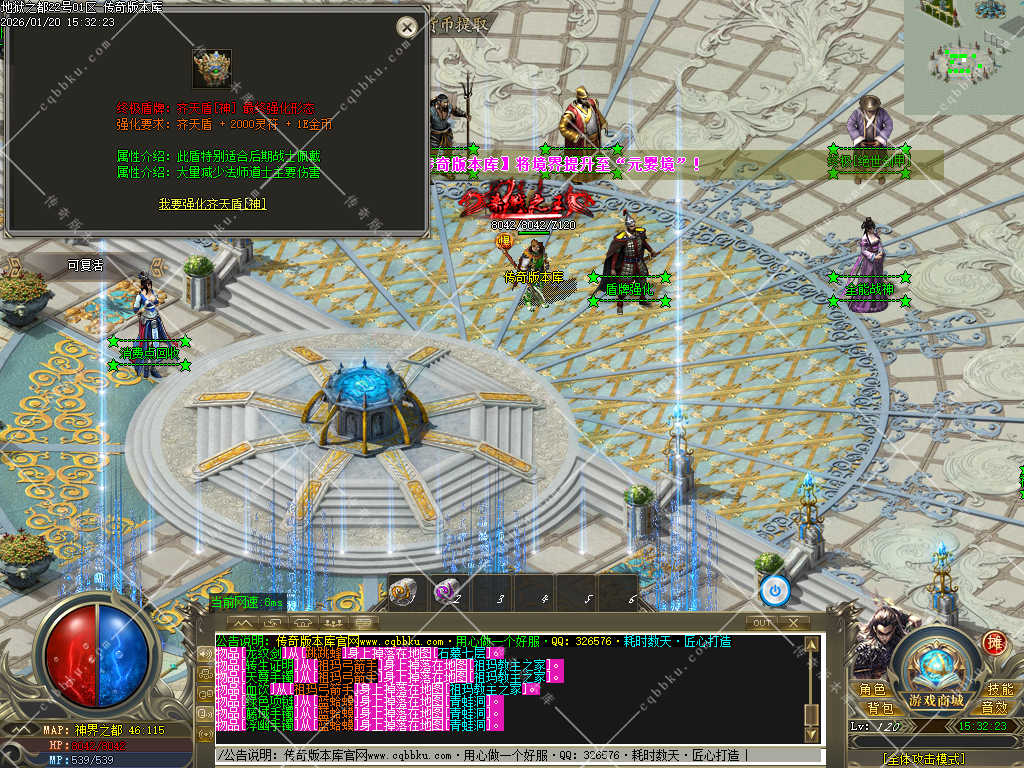This screenshot has height=768, width=1024.
Task: Close the shield upgrade dialog
Action: coord(406,27)
